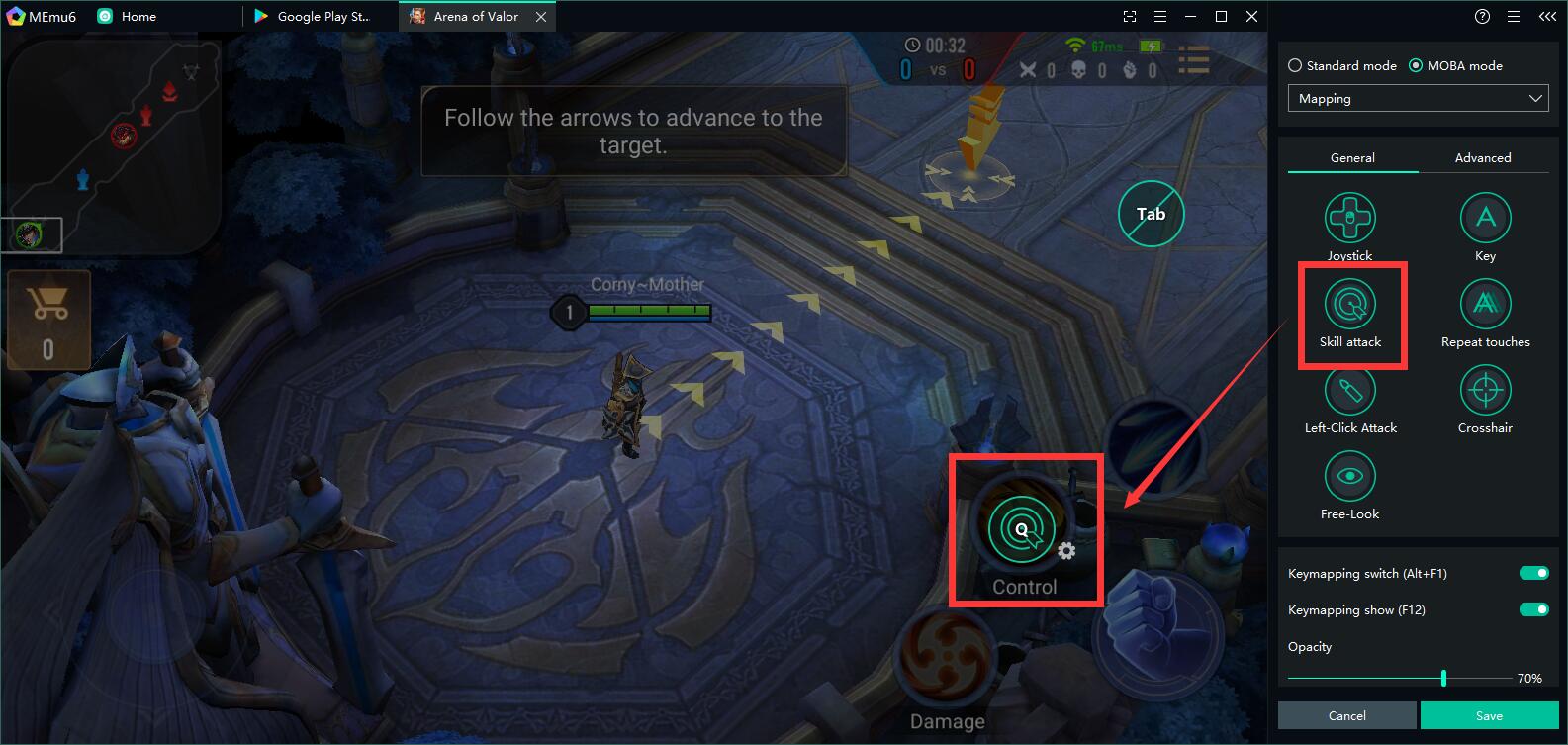Select the Crosshair mapping icon

pyautogui.click(x=1485, y=391)
